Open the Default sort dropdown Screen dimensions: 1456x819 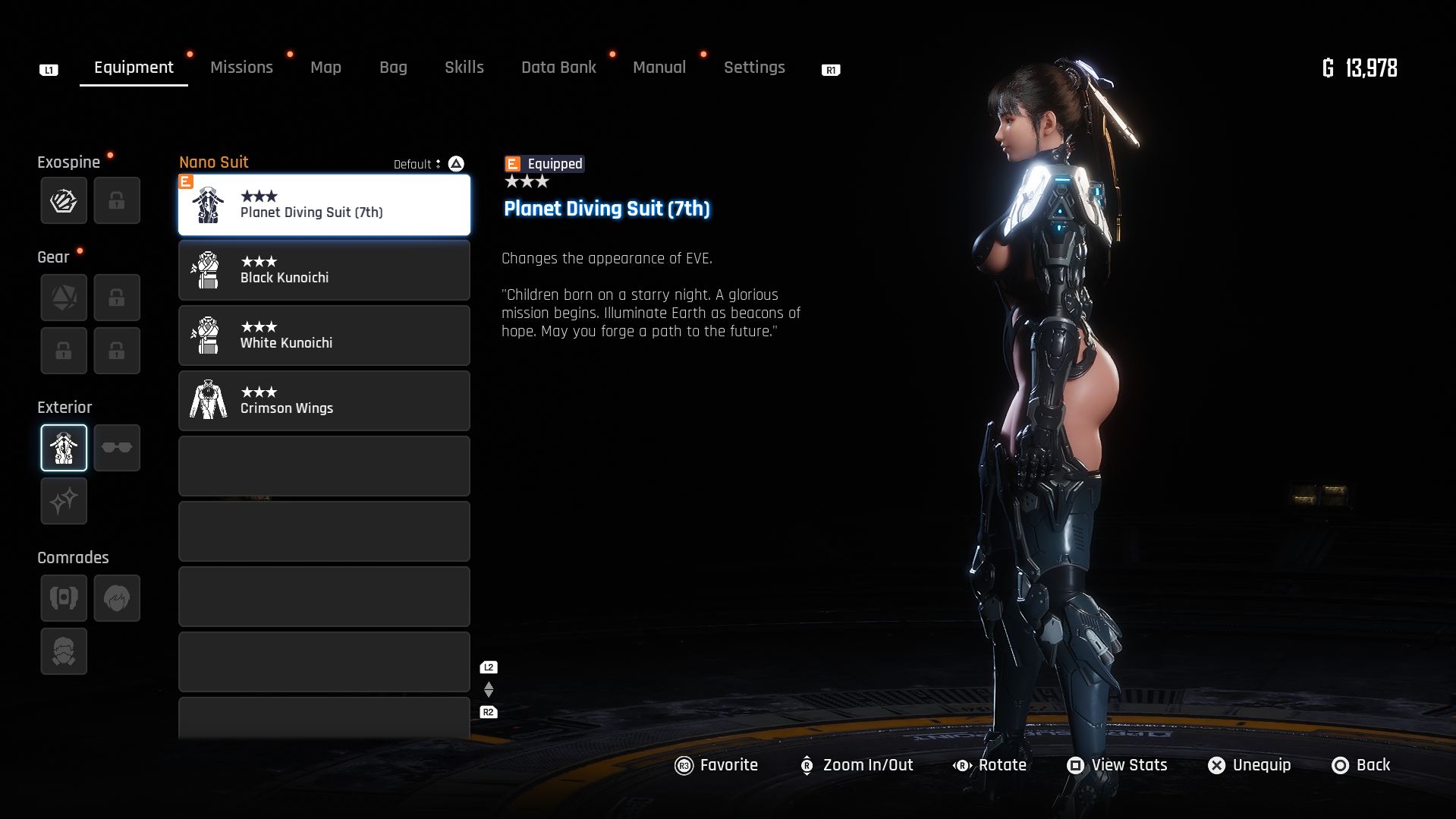418,164
